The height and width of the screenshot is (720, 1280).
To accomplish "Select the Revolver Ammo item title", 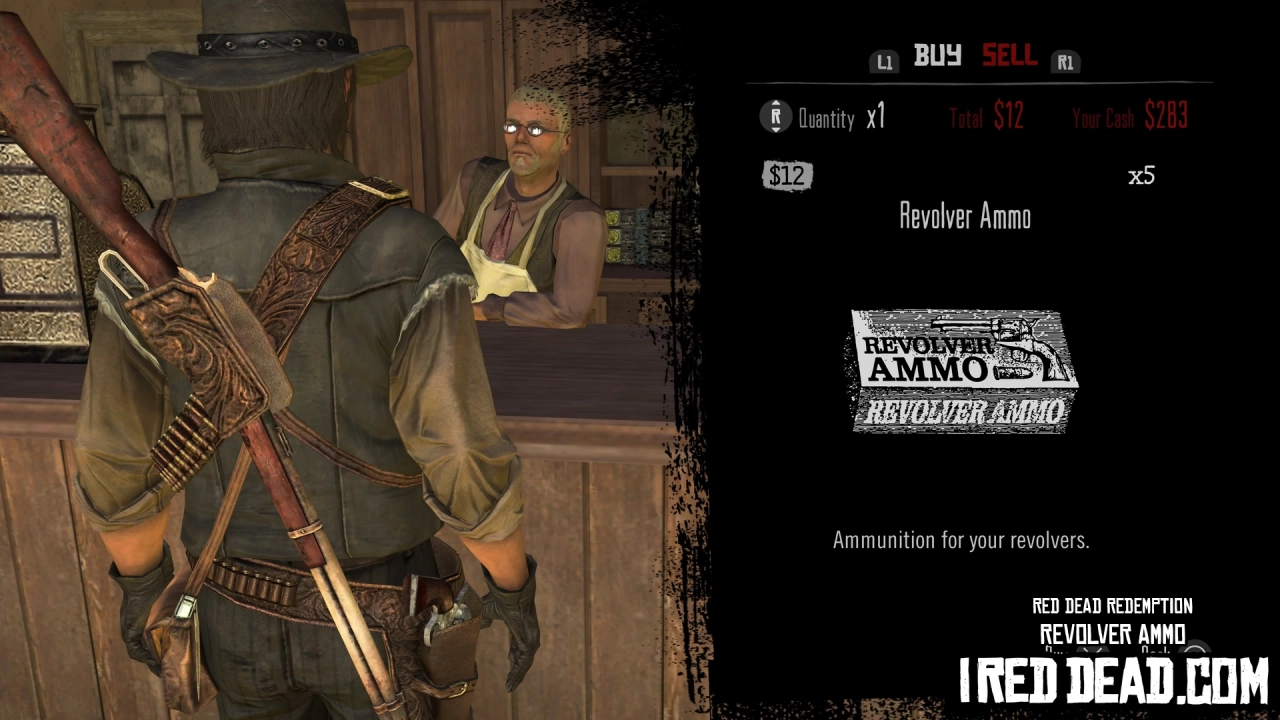I will 963,217.
